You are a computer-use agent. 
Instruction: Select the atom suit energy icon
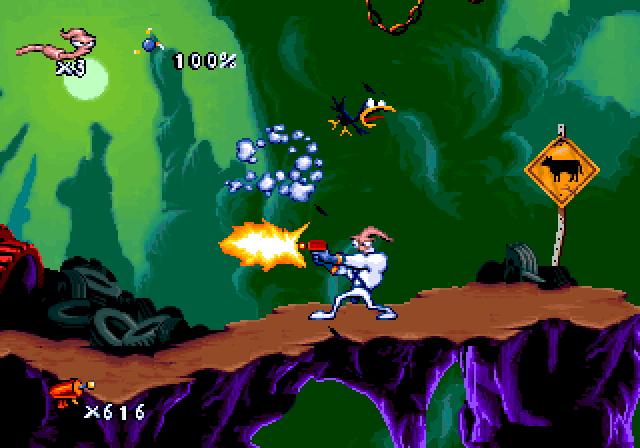click(149, 42)
